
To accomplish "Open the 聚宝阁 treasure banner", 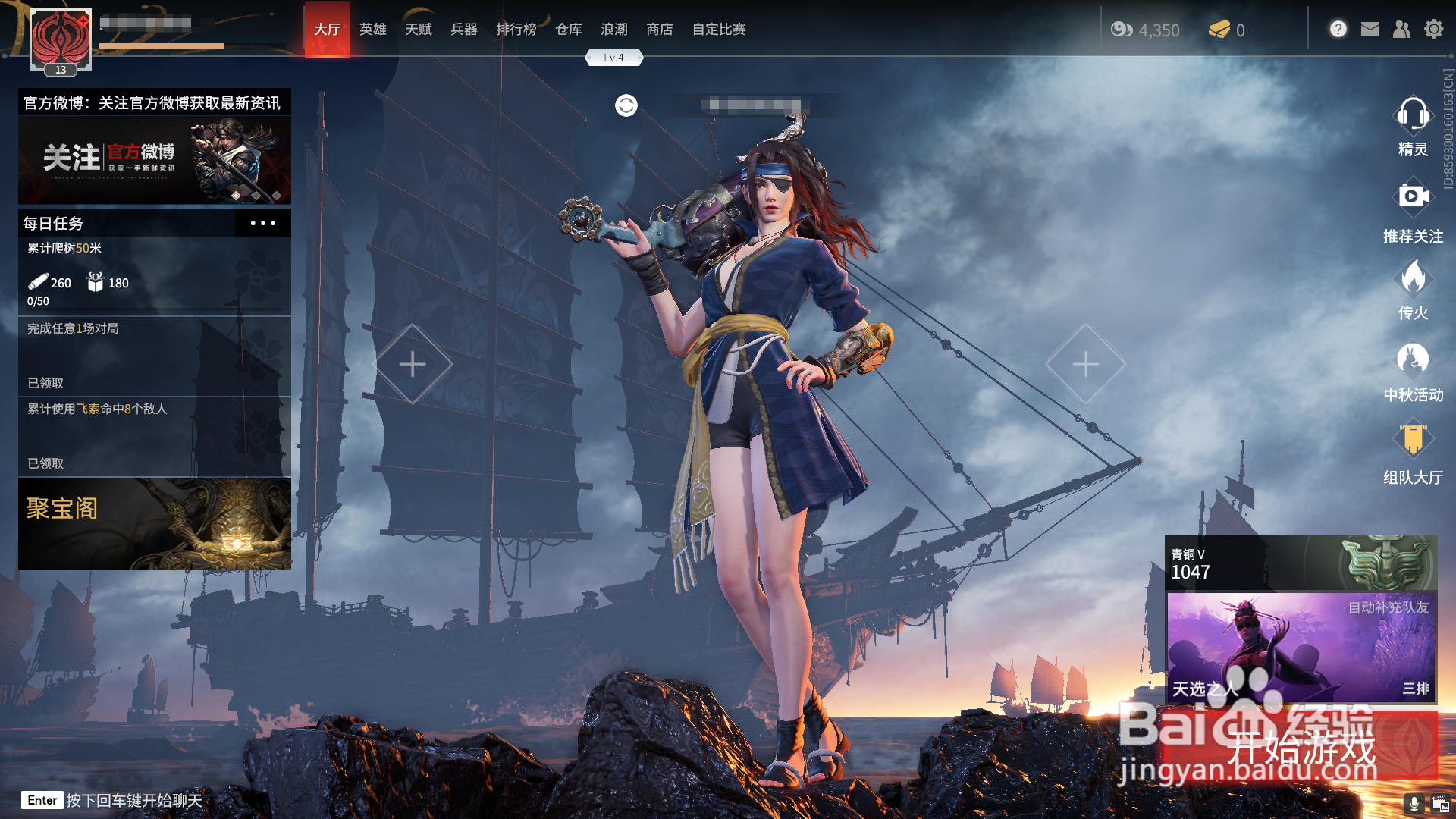I will click(155, 523).
